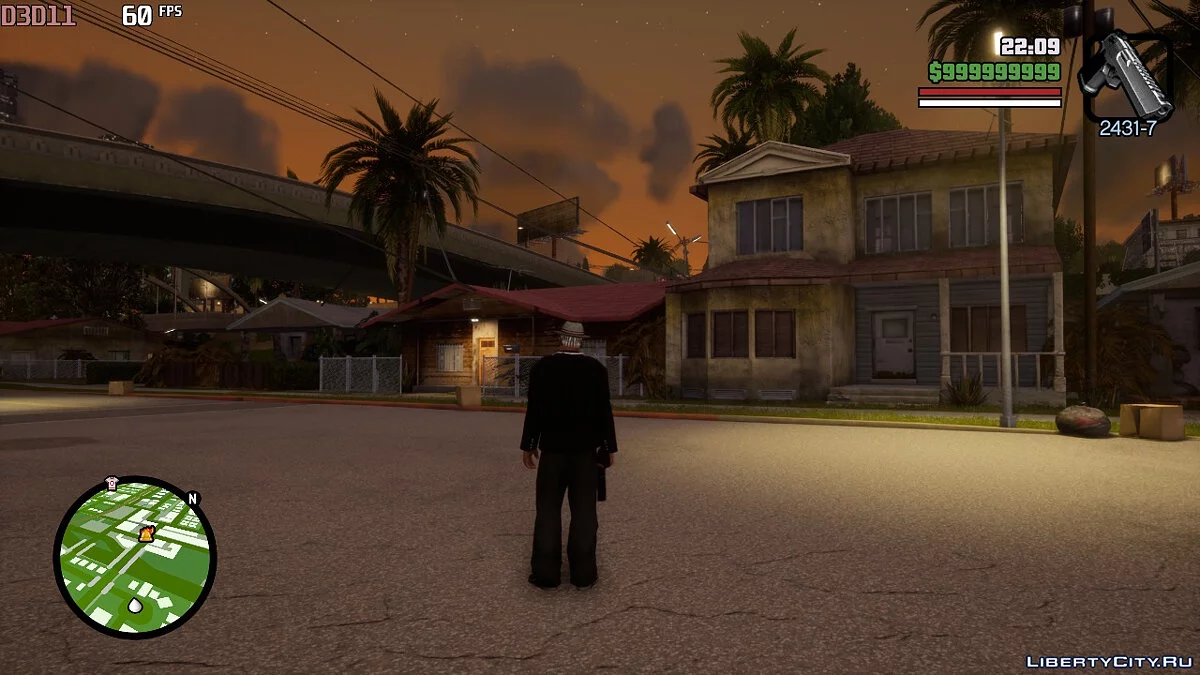Click the clothes shop marker on radar
The image size is (1200, 675).
tap(111, 483)
